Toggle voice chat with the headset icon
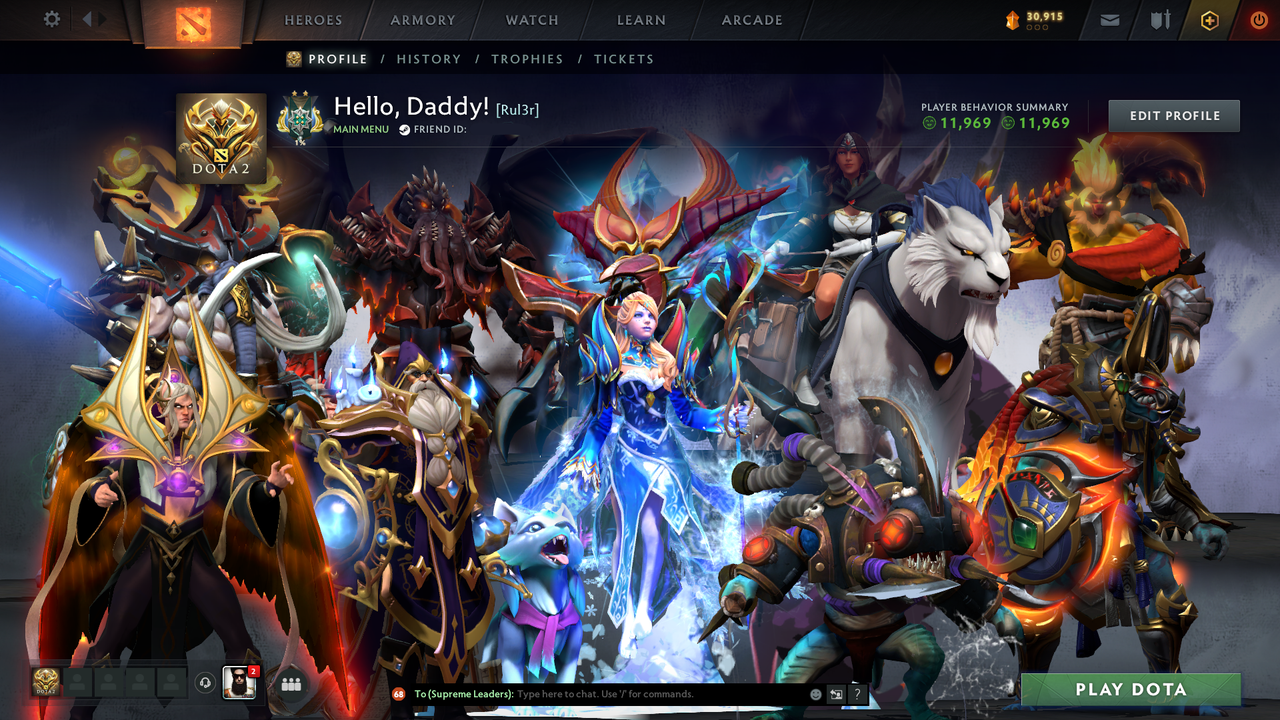This screenshot has width=1280, height=720. (205, 683)
